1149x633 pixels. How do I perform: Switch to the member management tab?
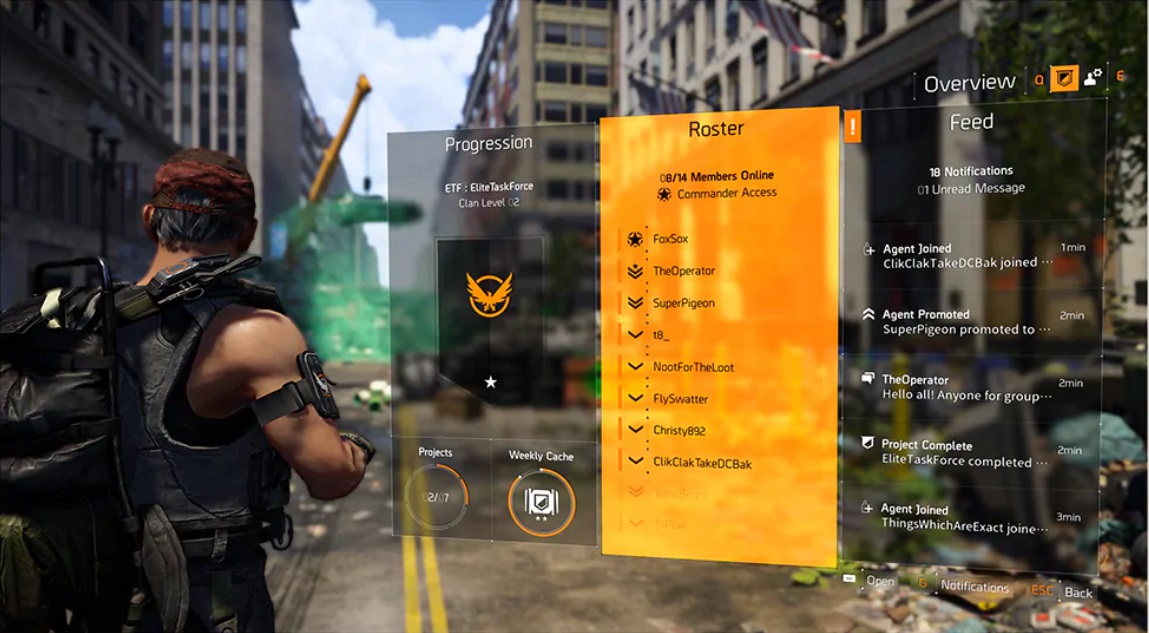[1093, 77]
